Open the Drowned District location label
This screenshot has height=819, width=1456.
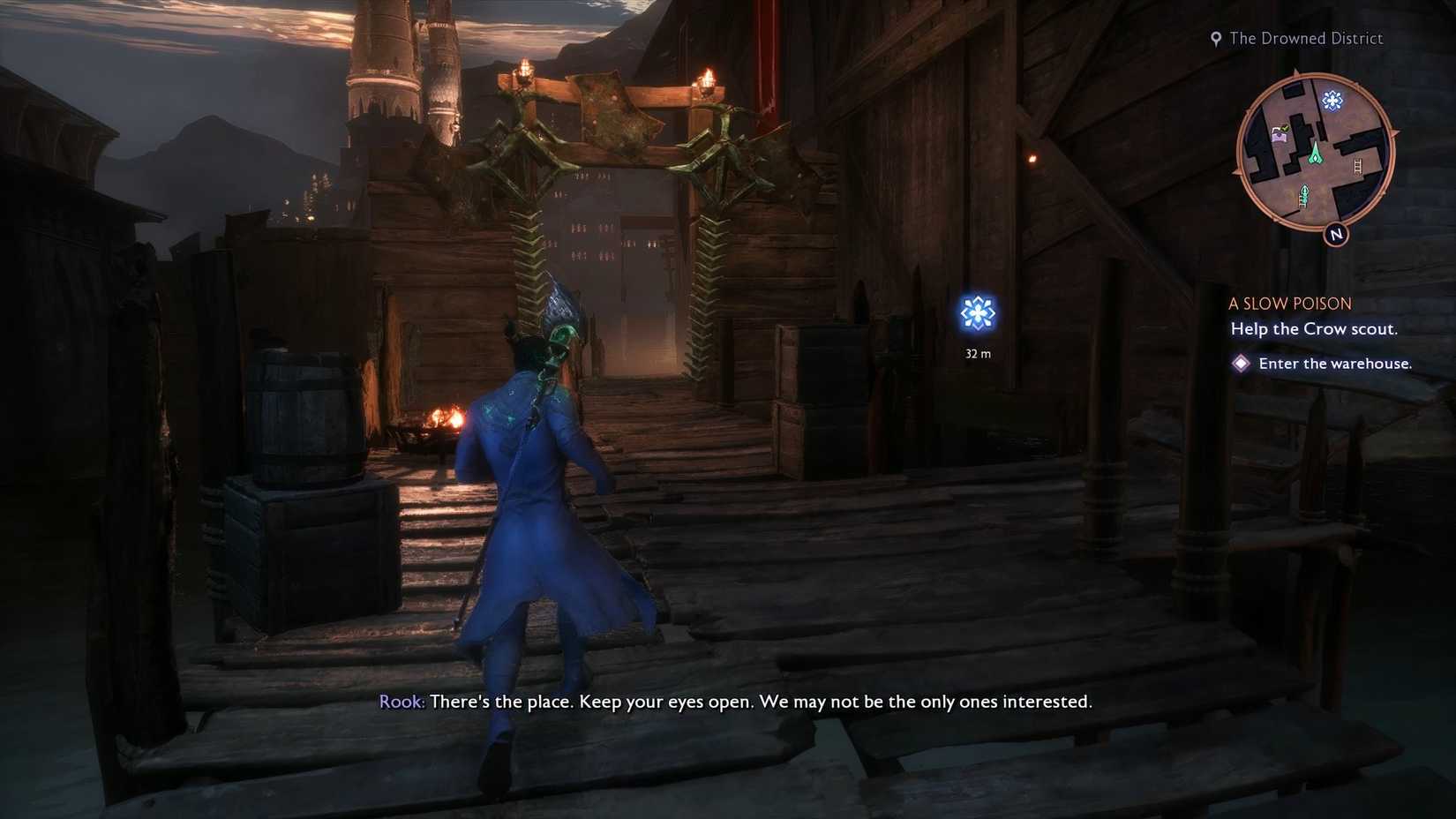click(1305, 38)
